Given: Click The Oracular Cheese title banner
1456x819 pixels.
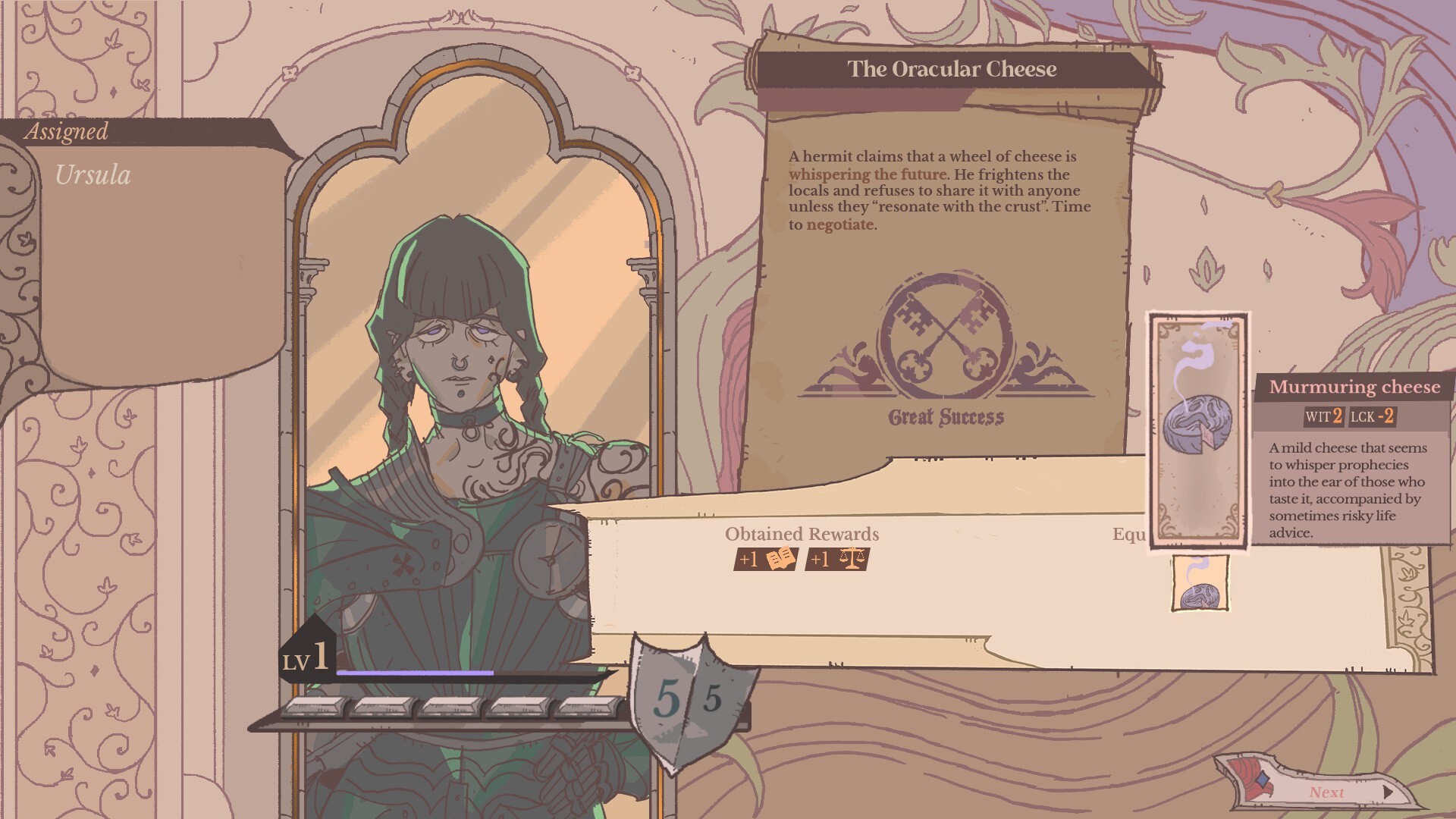Looking at the screenshot, I should [952, 67].
